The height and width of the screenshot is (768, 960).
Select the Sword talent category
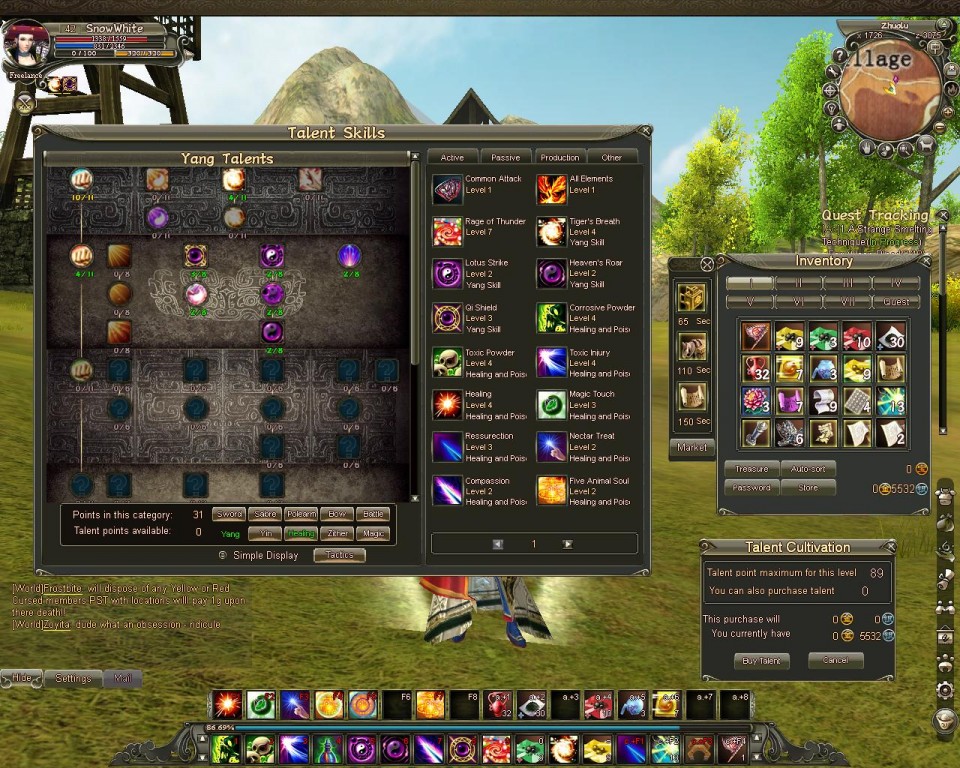(229, 514)
